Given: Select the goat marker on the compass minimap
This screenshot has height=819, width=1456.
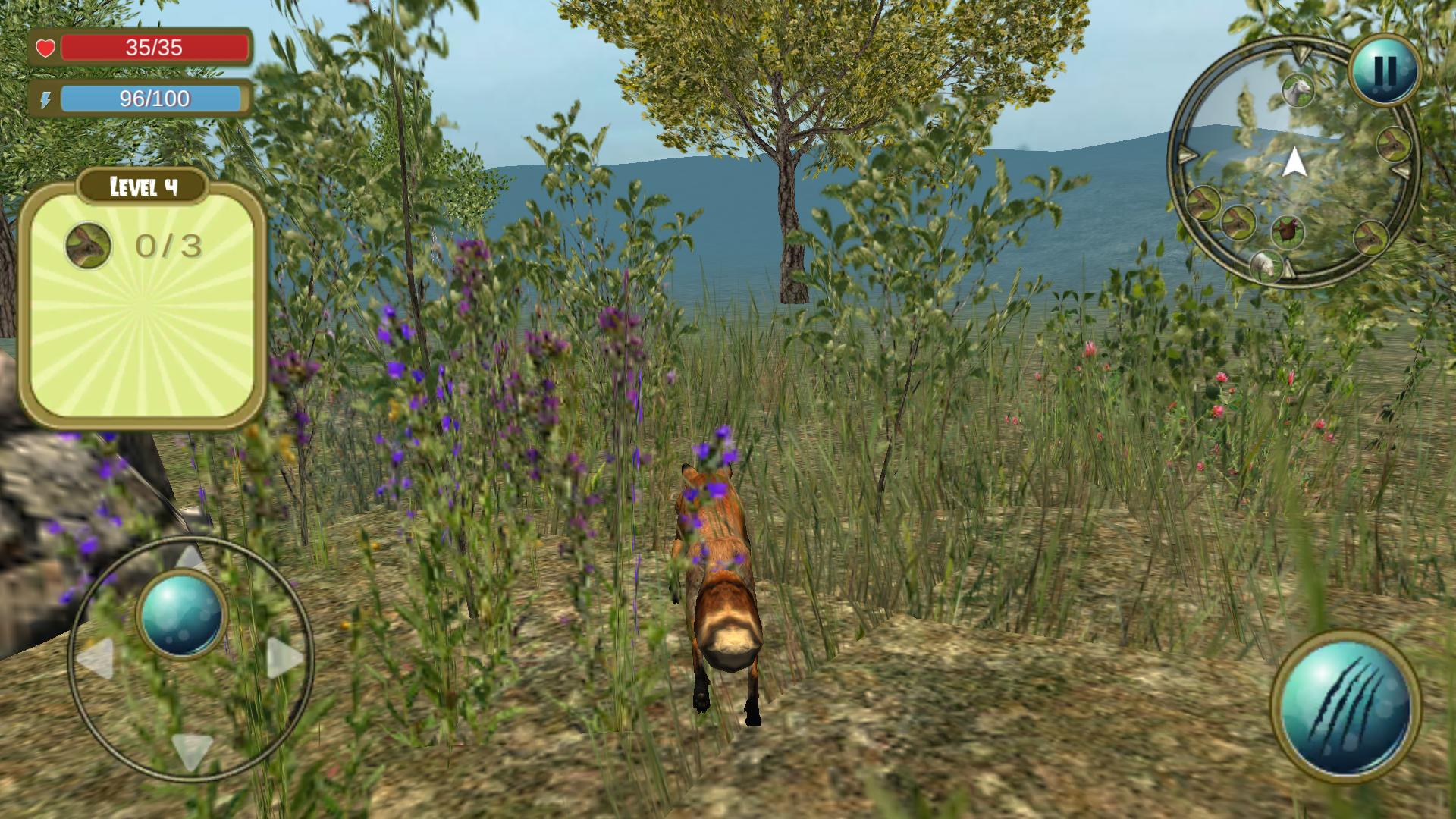Looking at the screenshot, I should point(1298,89).
